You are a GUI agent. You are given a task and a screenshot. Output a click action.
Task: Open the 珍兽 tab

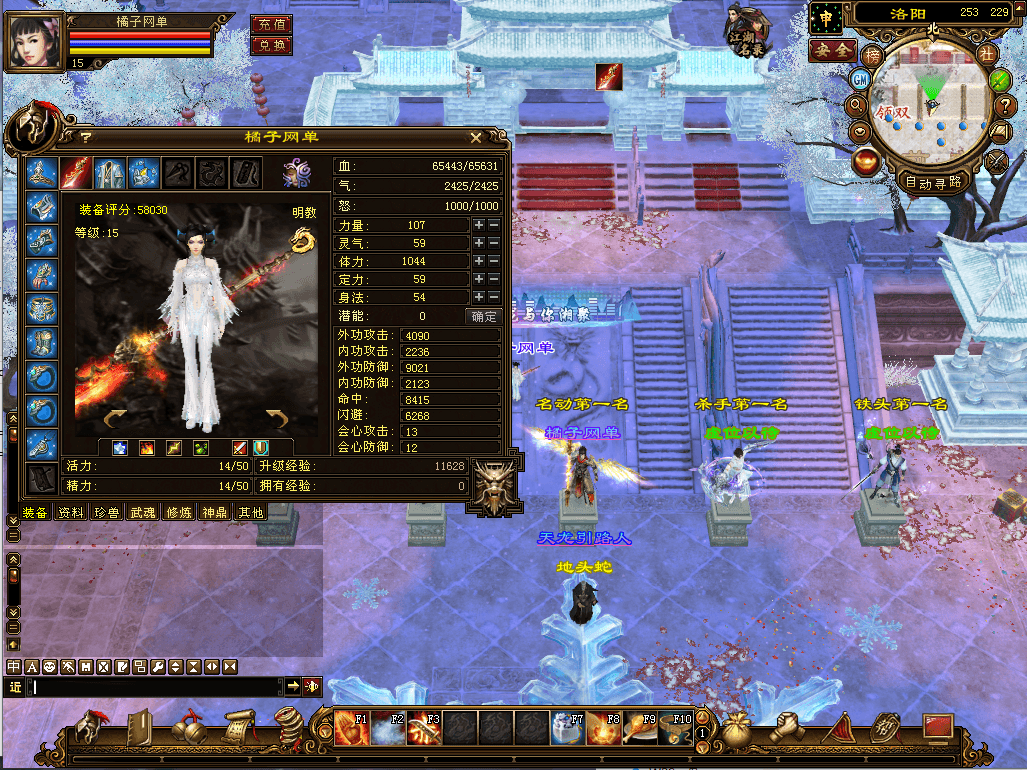click(x=107, y=513)
